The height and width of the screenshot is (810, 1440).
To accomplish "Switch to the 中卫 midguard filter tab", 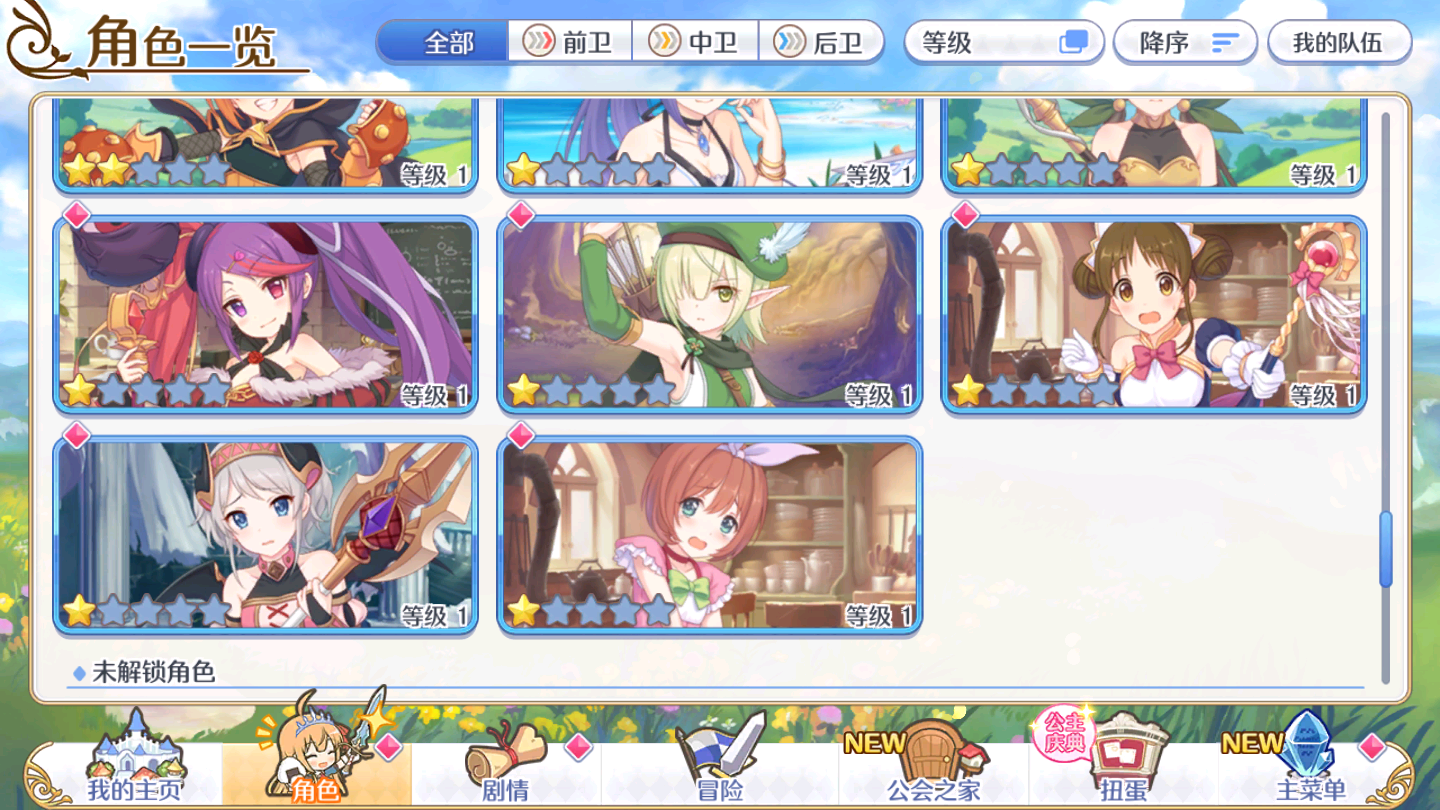I will (695, 42).
